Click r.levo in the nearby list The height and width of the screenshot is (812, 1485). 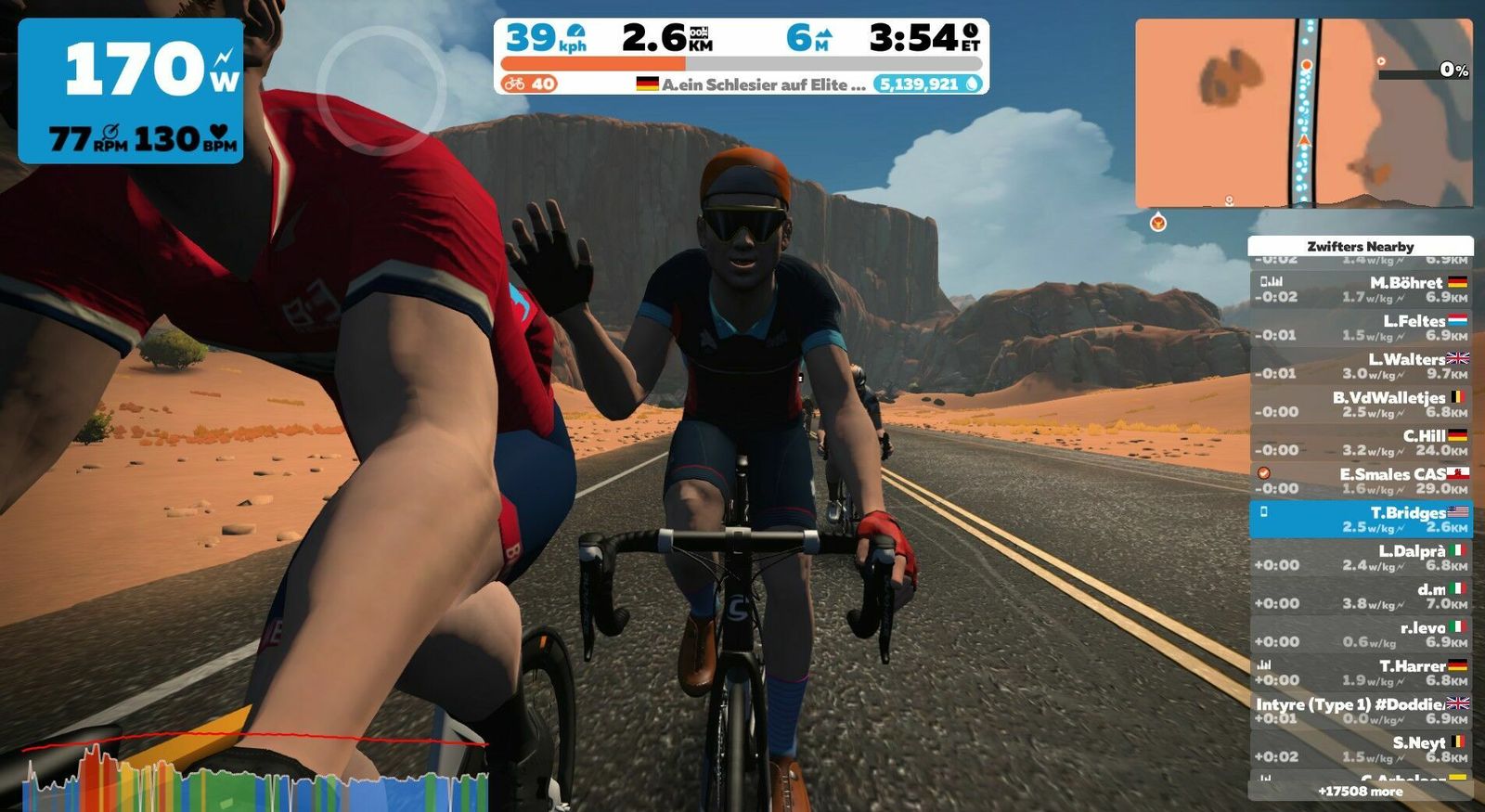1361,634
